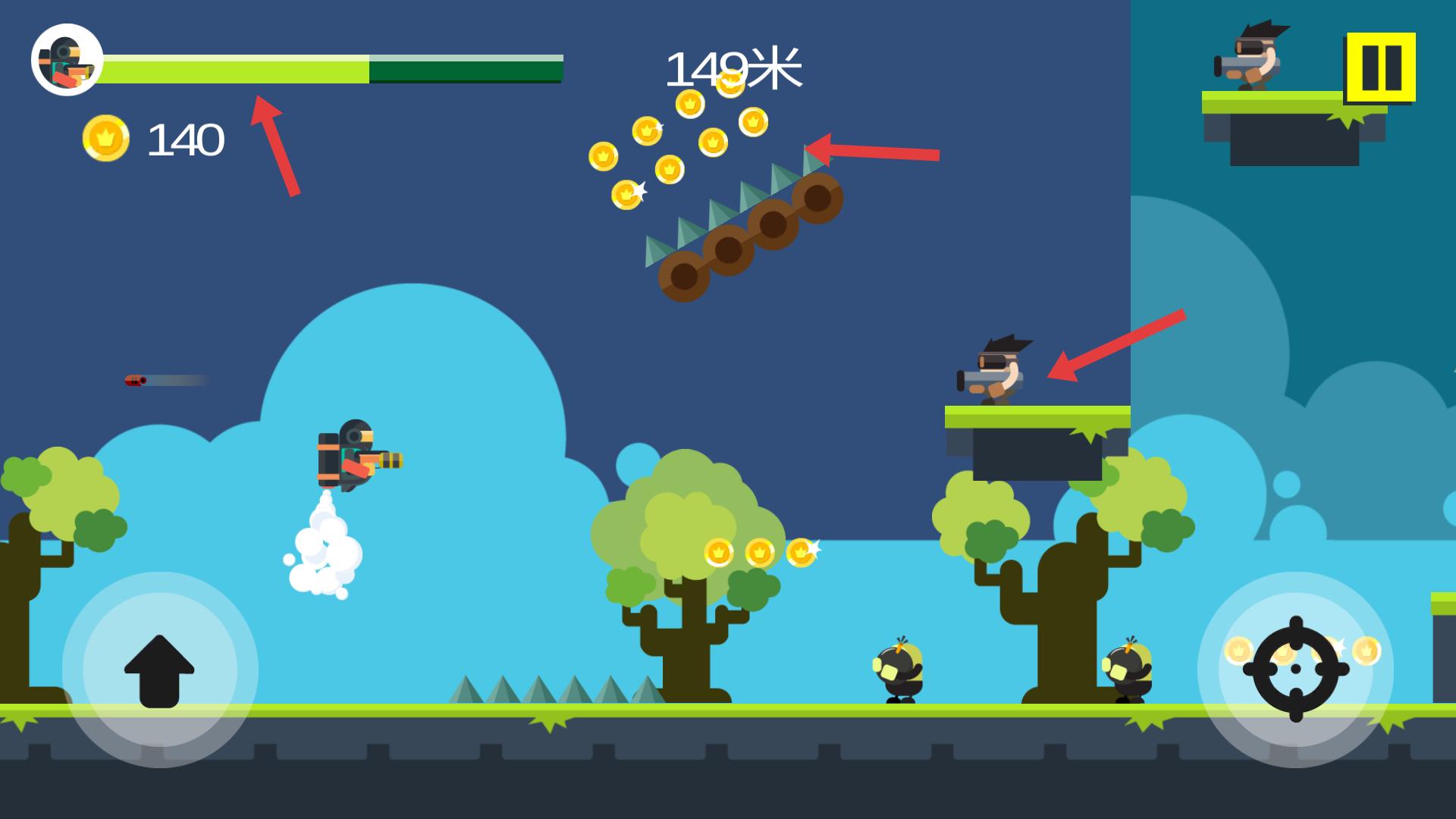Pause the game with the yellow button
The width and height of the screenshot is (1456, 819).
coord(1380,67)
